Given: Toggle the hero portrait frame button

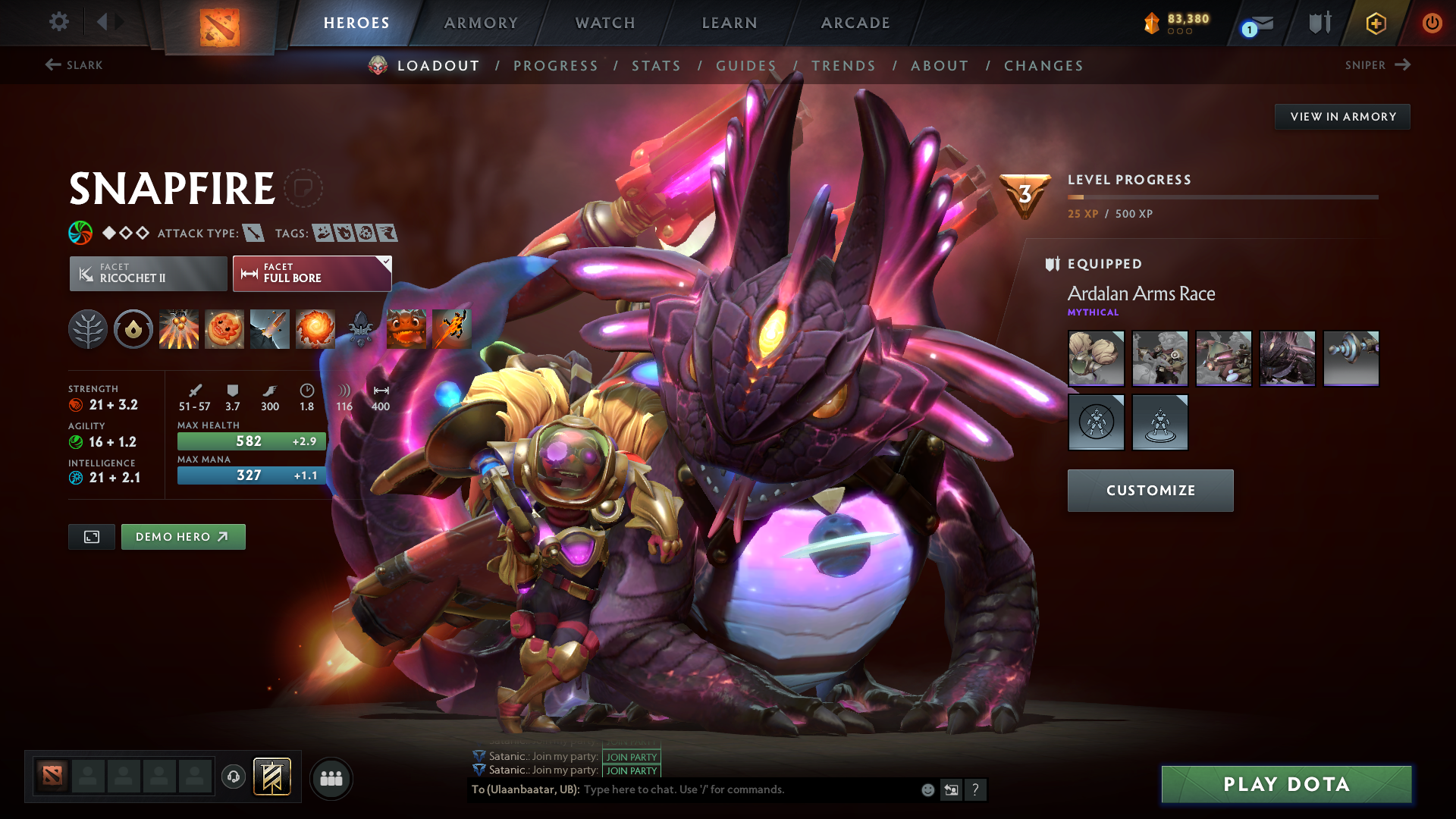Looking at the screenshot, I should coord(91,536).
